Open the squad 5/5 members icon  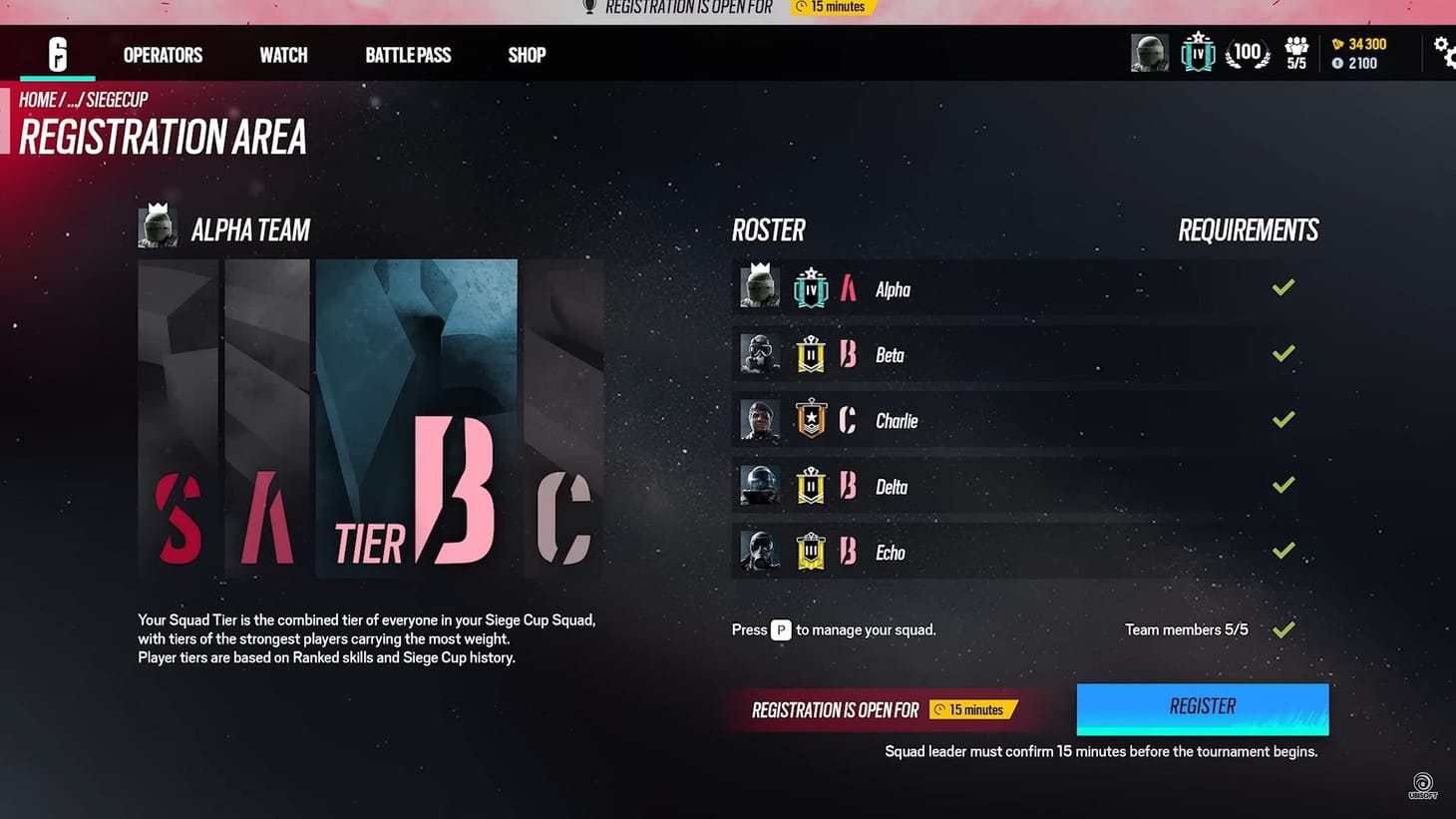coord(1295,52)
